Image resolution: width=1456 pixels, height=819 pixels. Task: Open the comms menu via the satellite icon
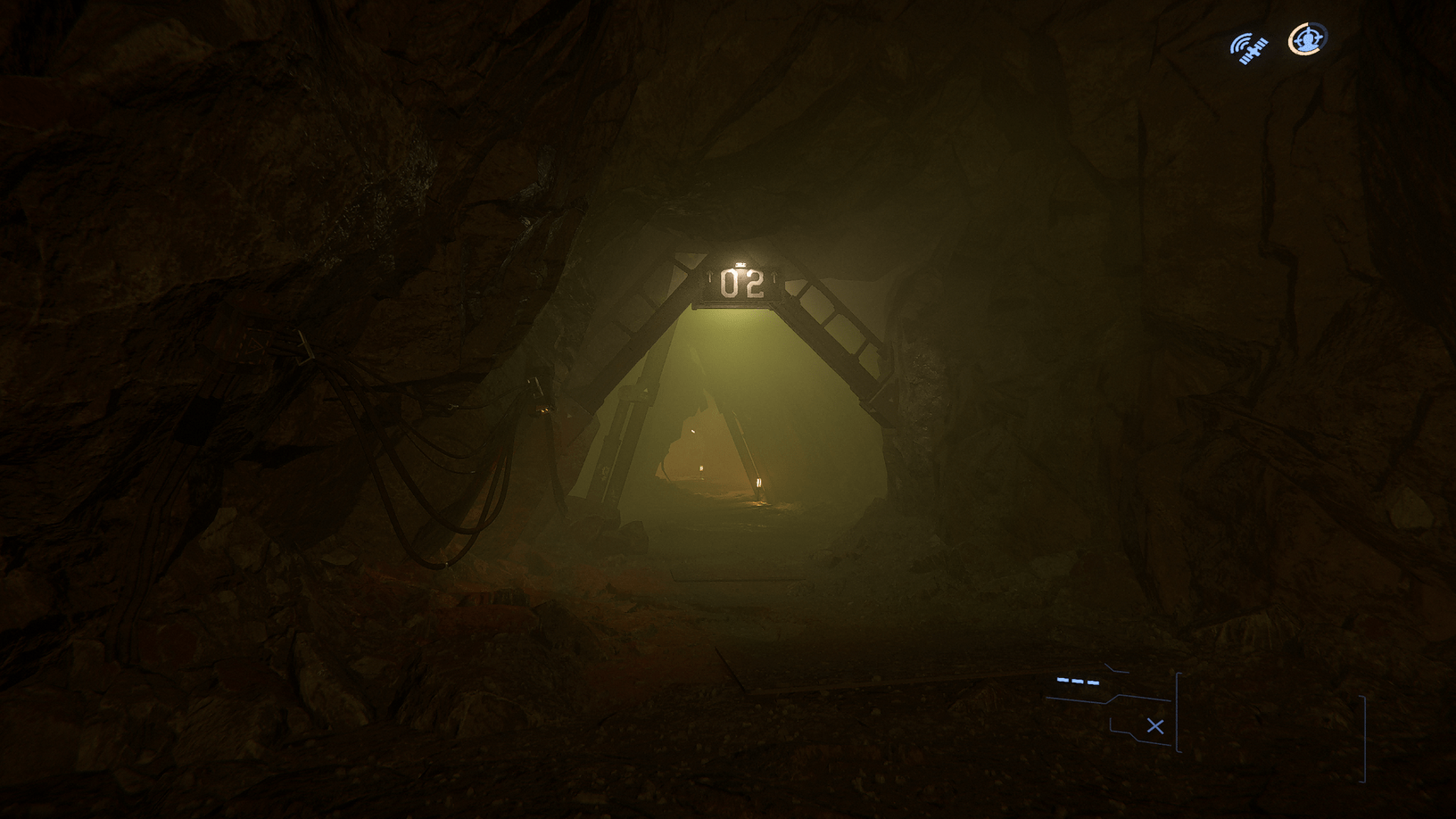1248,46
